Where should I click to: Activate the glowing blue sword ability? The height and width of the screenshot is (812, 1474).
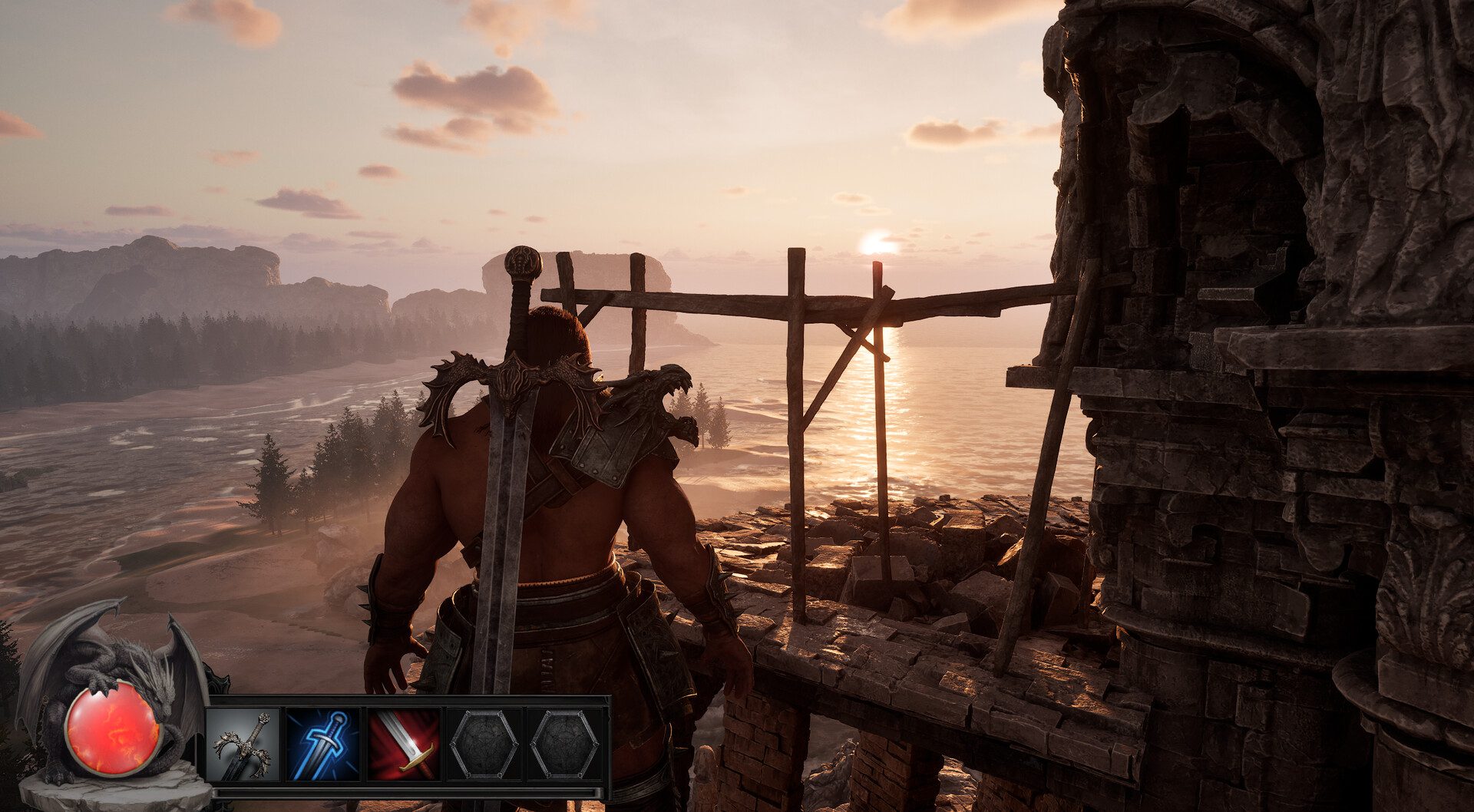pyautogui.click(x=323, y=744)
